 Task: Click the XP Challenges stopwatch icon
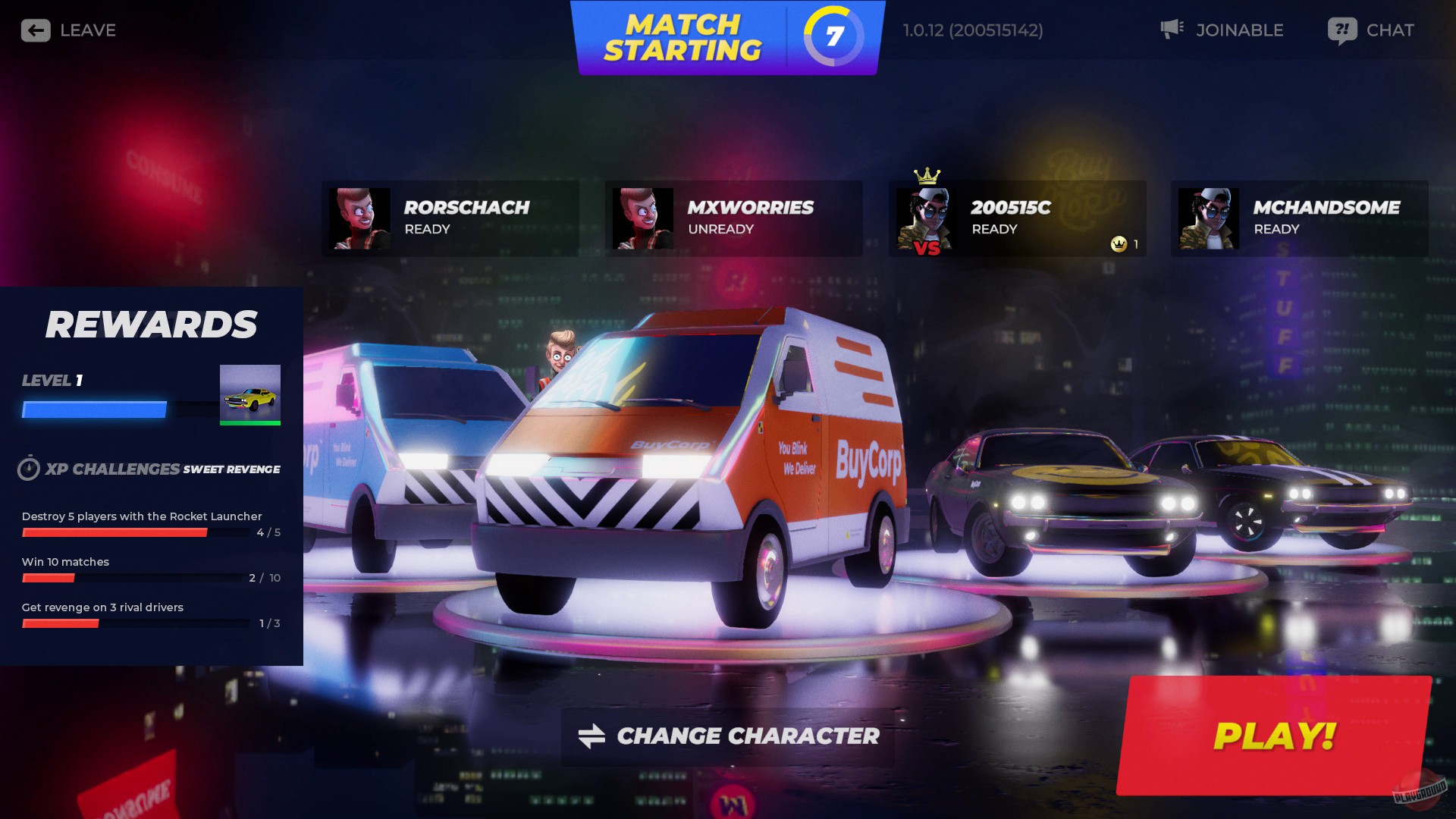point(29,469)
